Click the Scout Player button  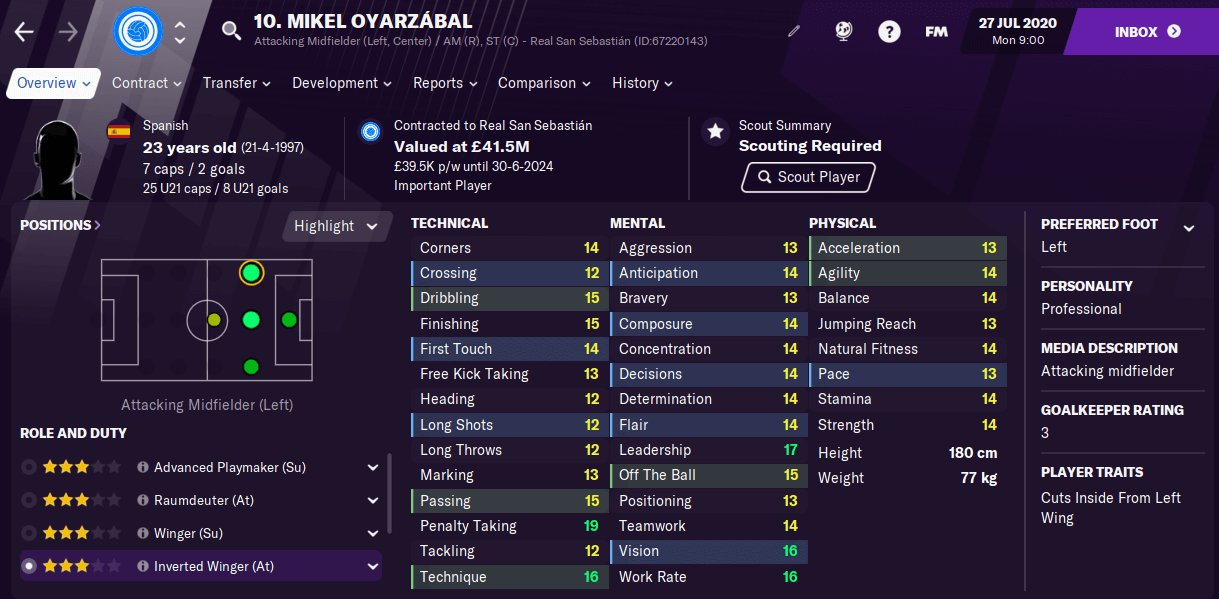[808, 177]
